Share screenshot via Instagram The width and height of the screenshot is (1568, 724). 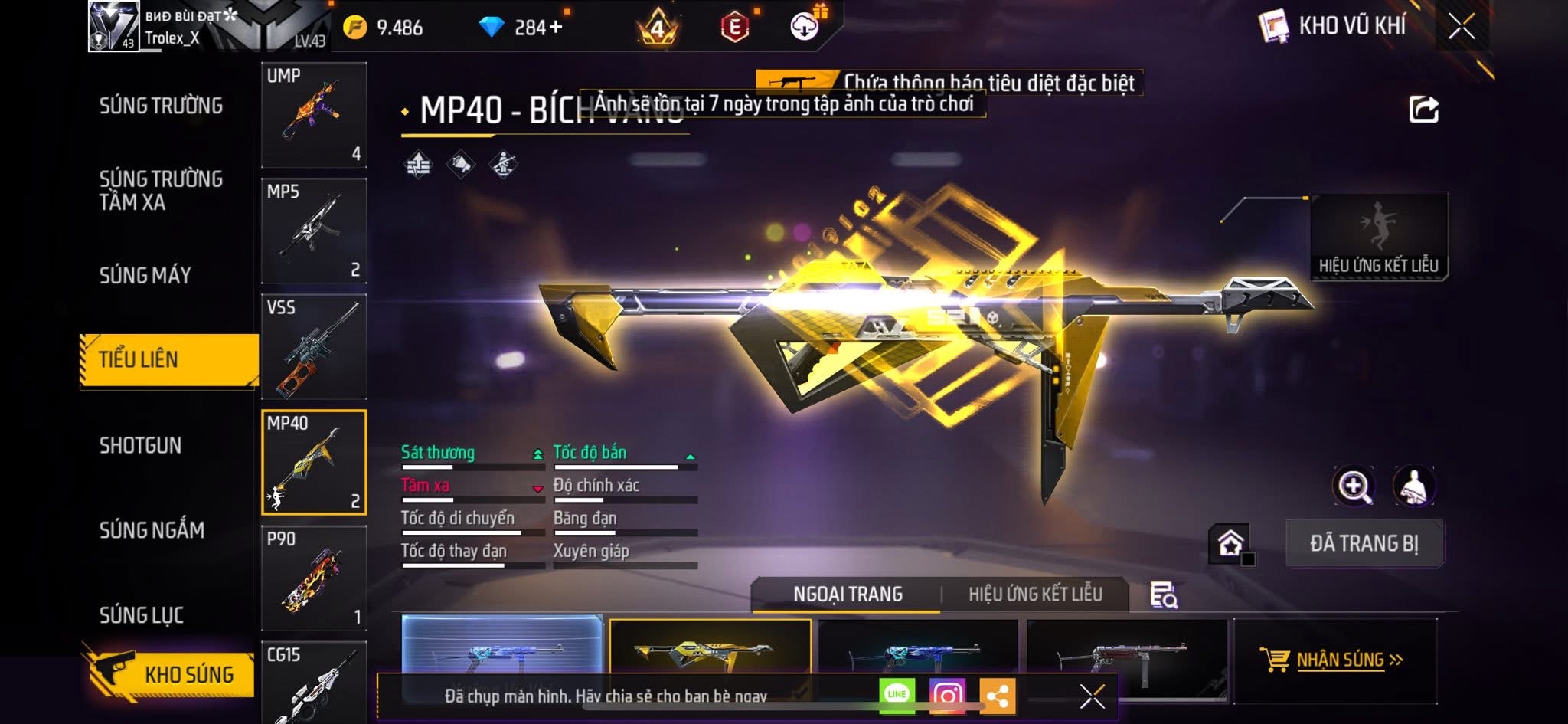(947, 695)
